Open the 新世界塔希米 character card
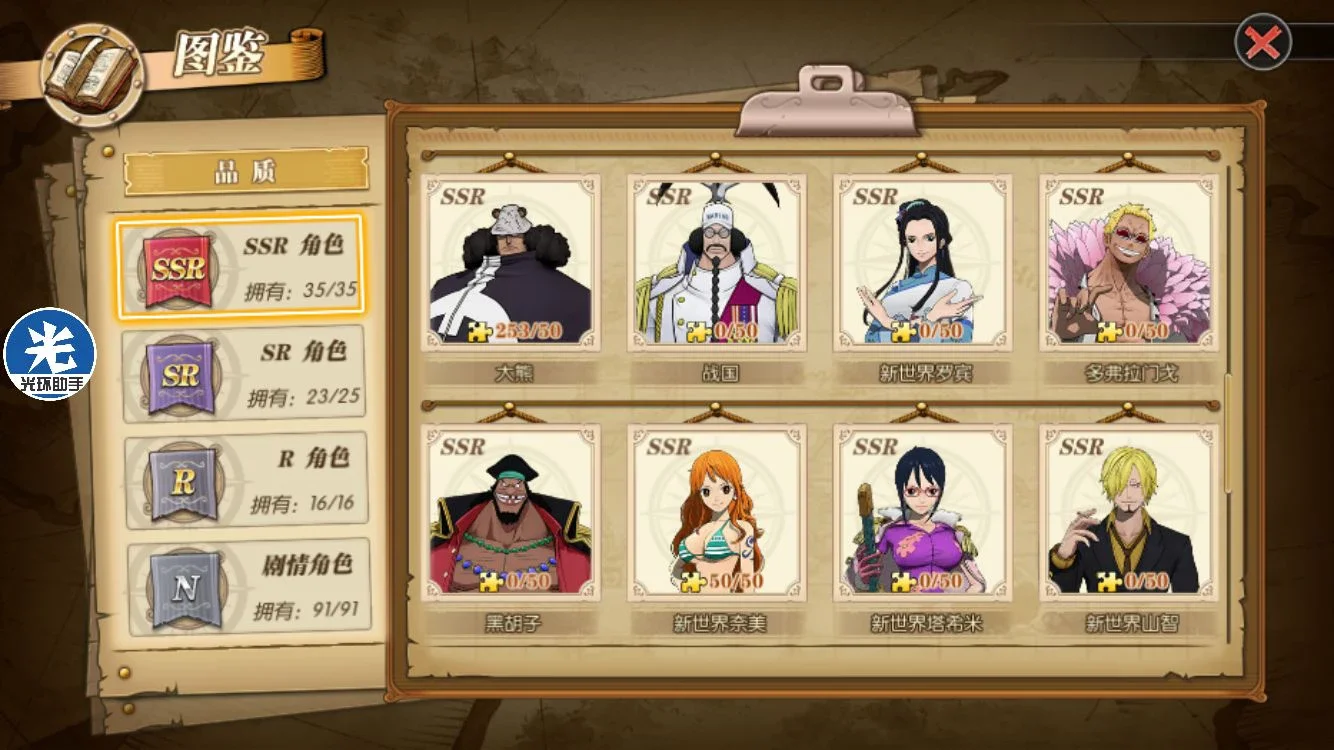This screenshot has width=1334, height=750. coord(923,514)
